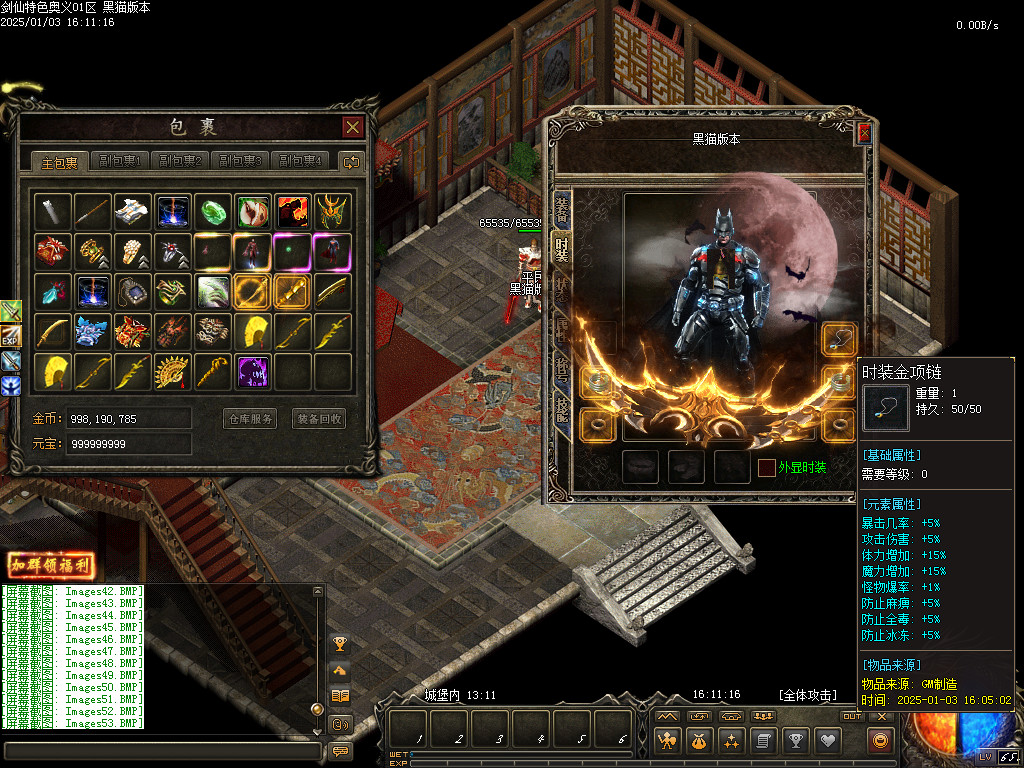Click the heart icon in bottom bar
This screenshot has width=1024, height=768.
(x=828, y=741)
